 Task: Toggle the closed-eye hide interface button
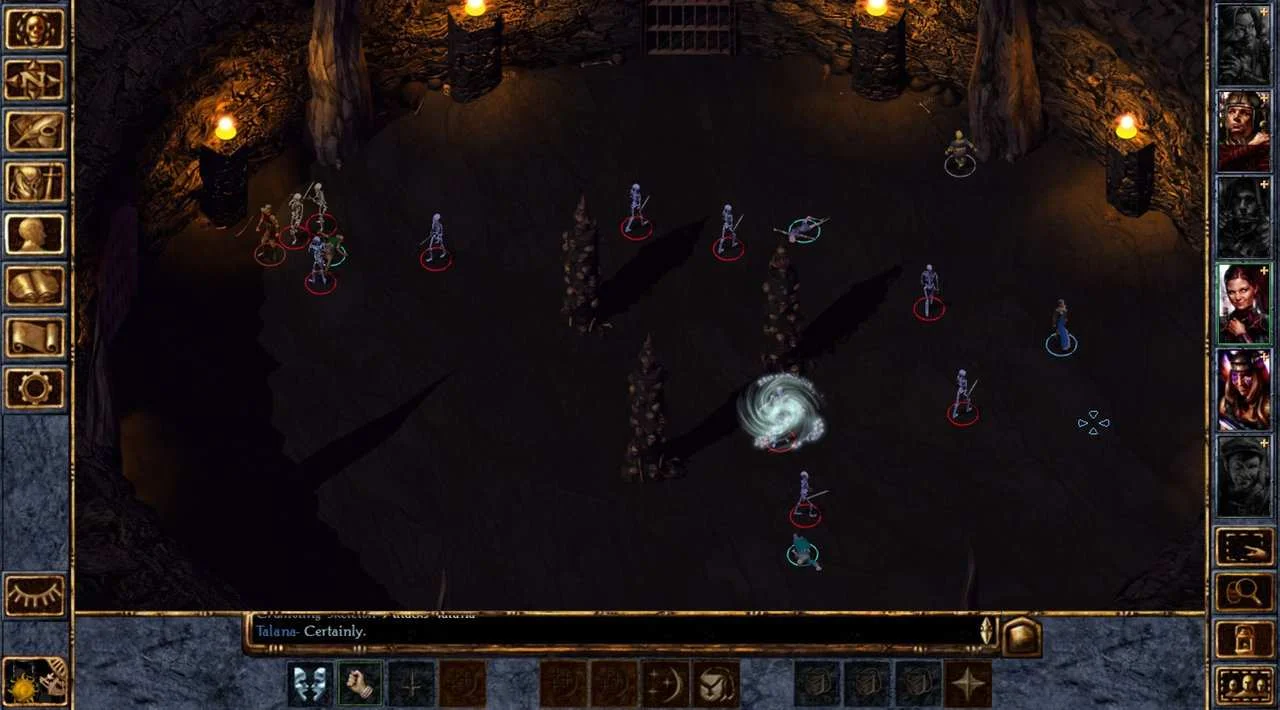click(x=35, y=595)
